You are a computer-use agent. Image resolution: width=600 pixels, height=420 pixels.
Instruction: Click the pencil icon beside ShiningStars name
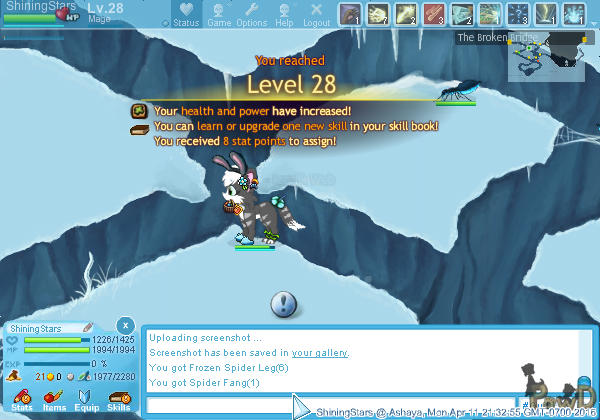[88, 328]
